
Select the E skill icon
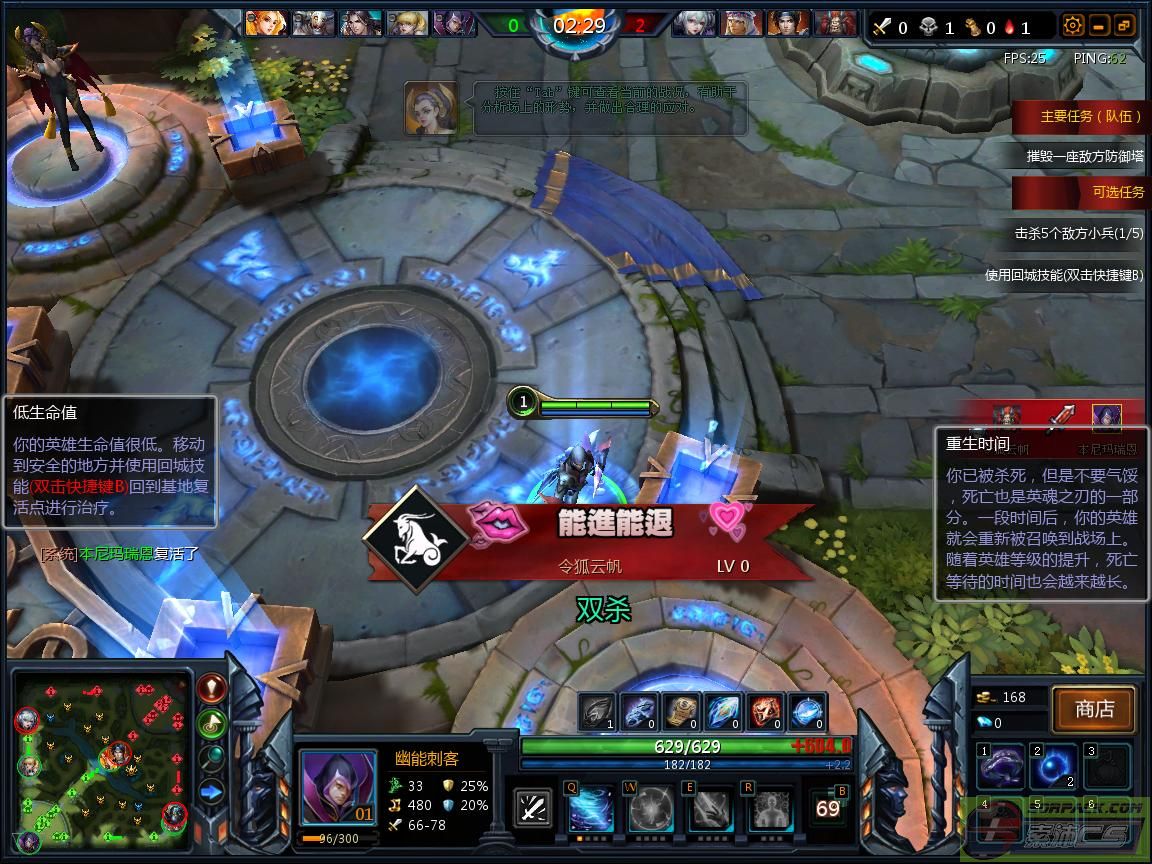710,808
